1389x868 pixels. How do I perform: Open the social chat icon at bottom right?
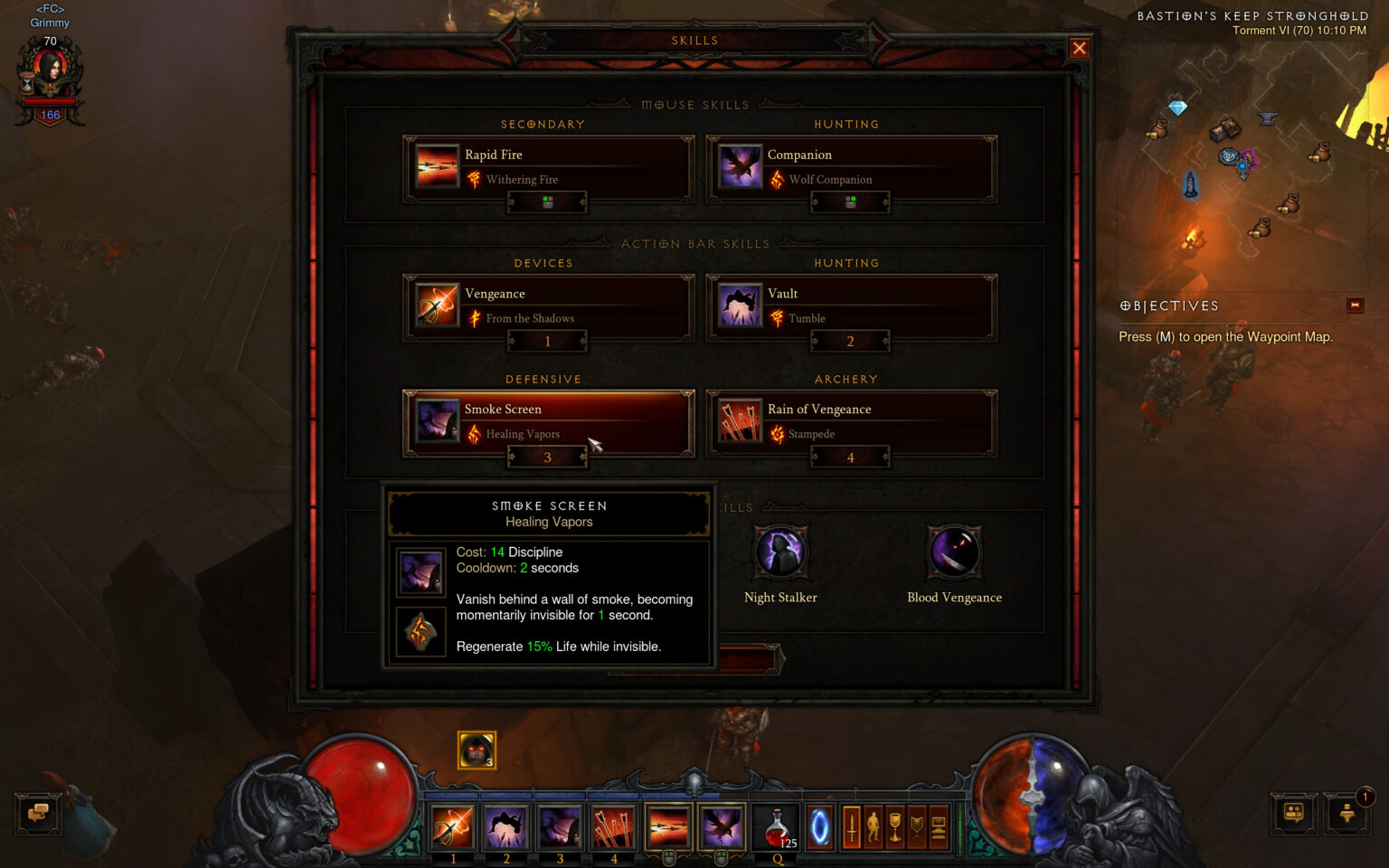(1292, 814)
